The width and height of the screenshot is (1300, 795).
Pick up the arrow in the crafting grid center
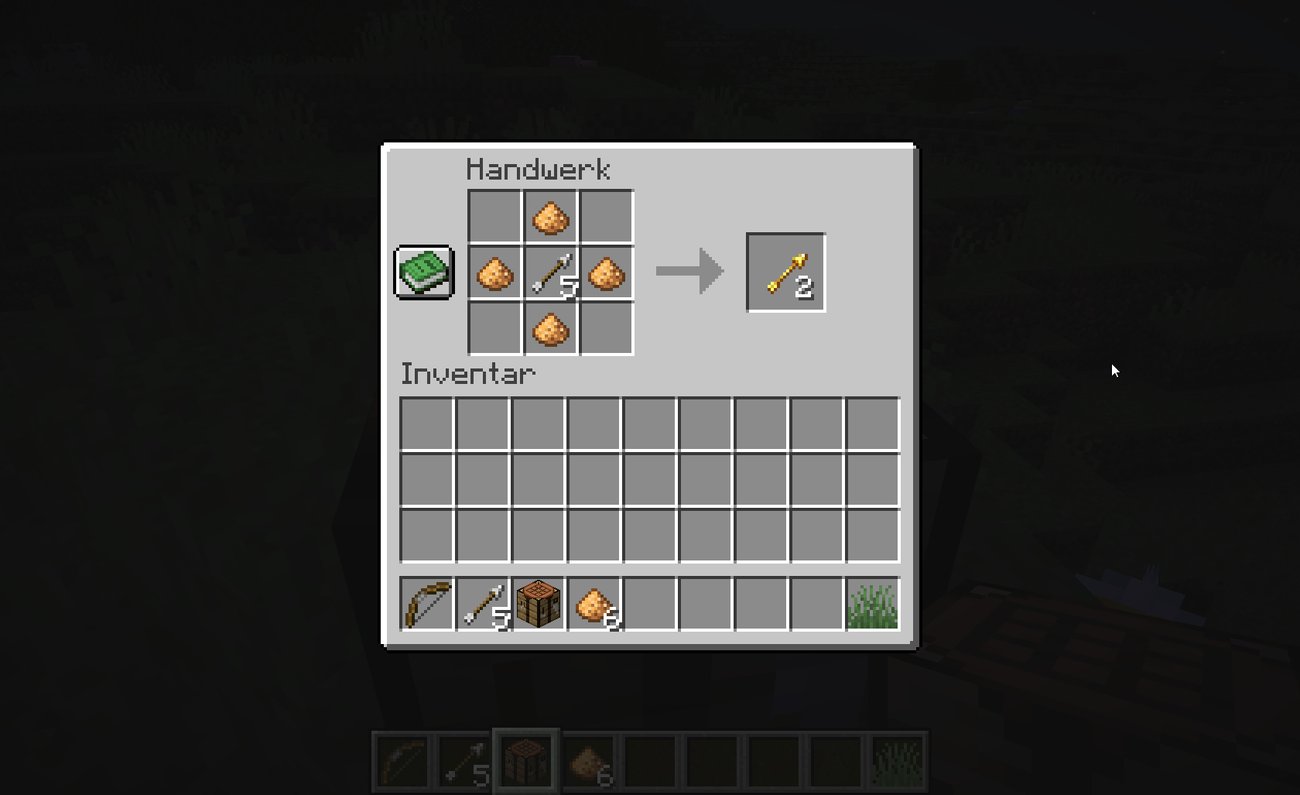(549, 270)
